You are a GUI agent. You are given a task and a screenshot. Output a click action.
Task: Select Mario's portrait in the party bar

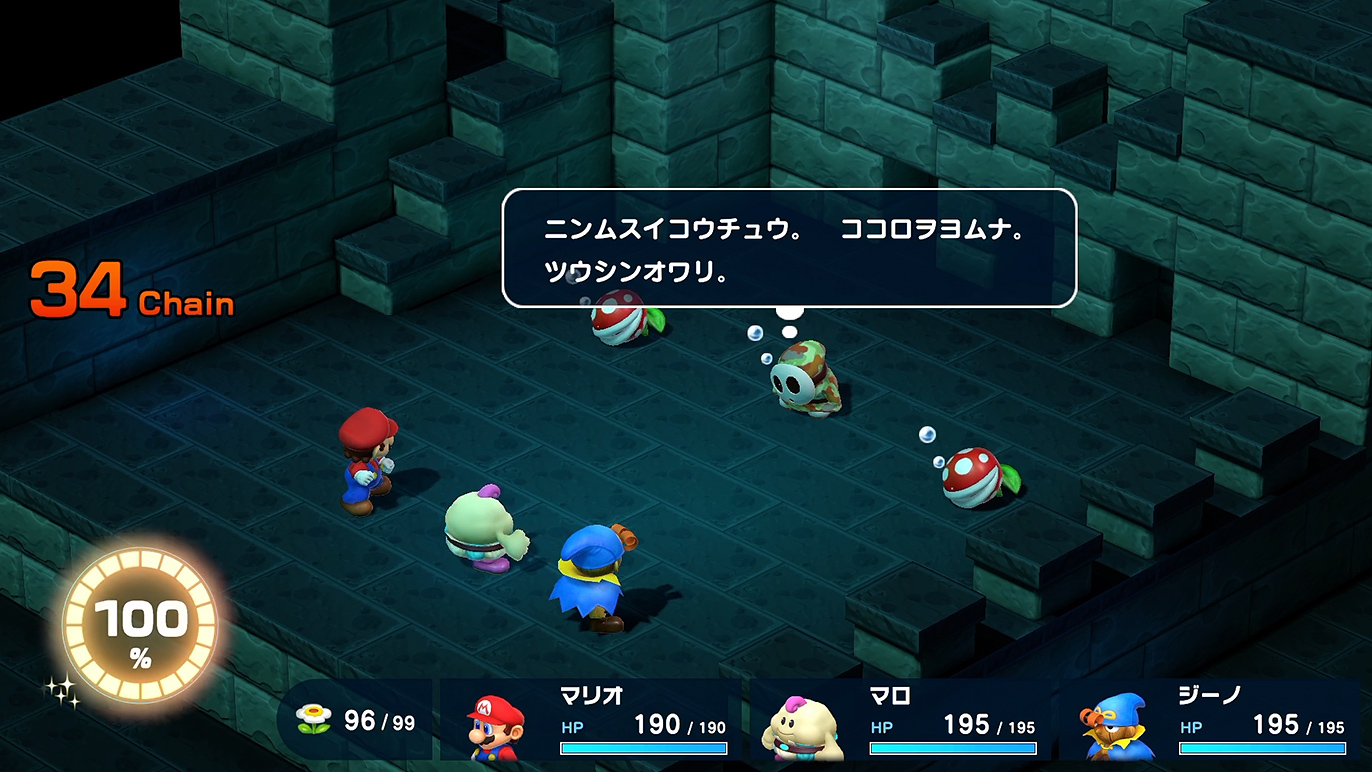coord(496,727)
